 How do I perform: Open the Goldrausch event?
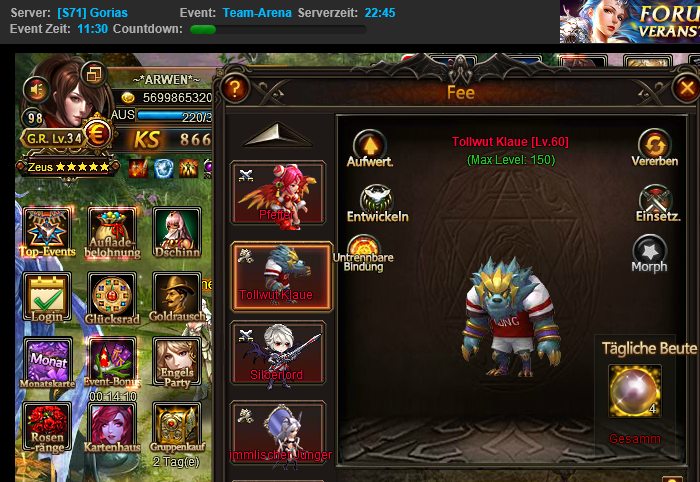[176, 297]
